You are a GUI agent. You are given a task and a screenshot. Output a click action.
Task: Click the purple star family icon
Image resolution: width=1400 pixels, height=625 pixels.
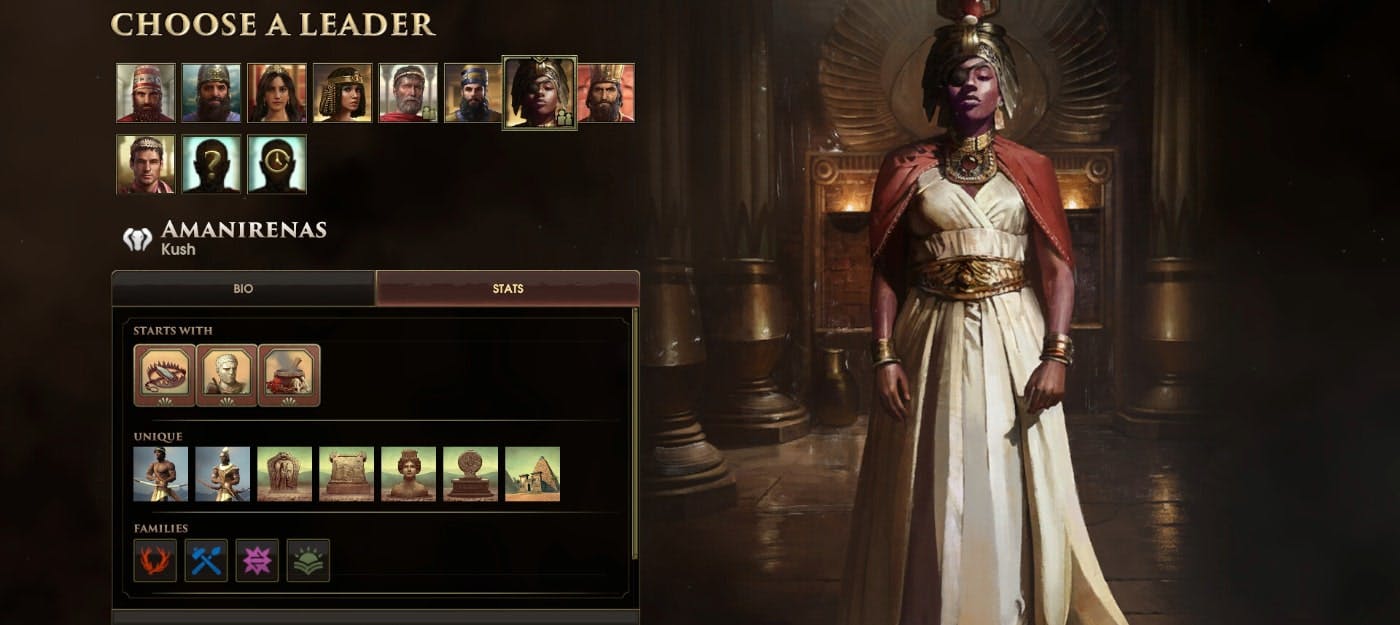[257, 561]
